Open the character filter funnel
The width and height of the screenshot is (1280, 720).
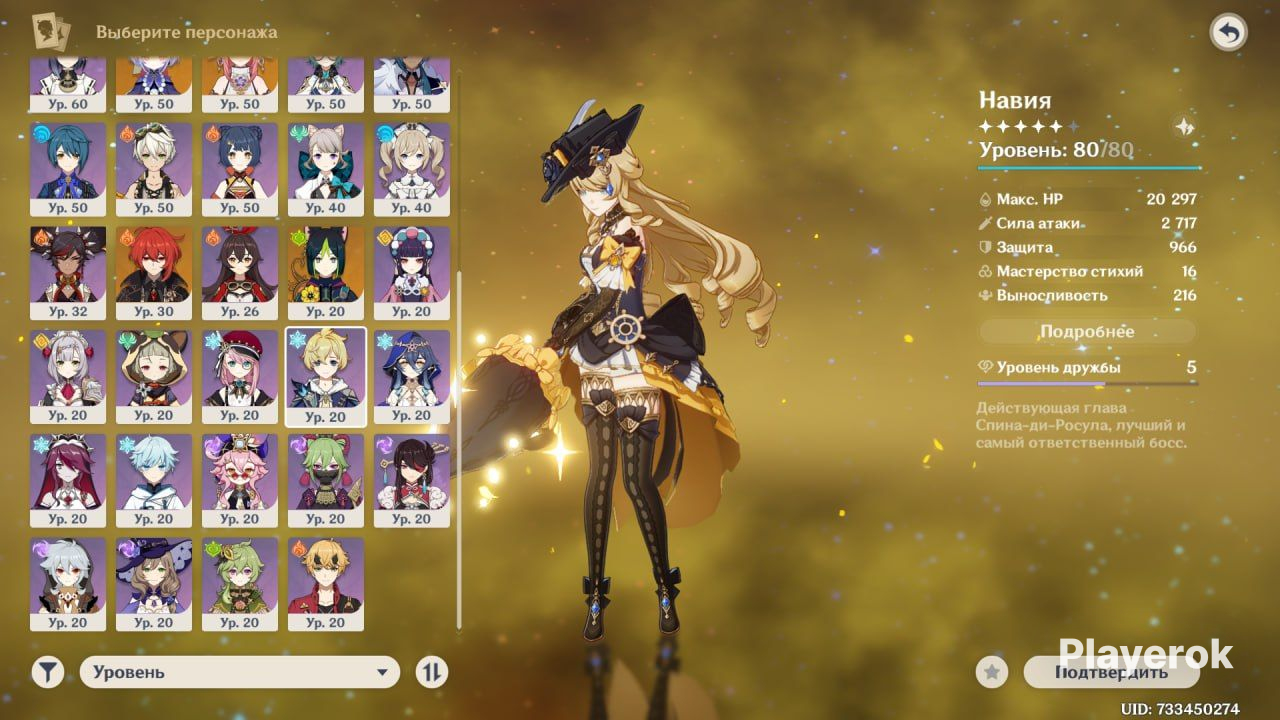47,672
